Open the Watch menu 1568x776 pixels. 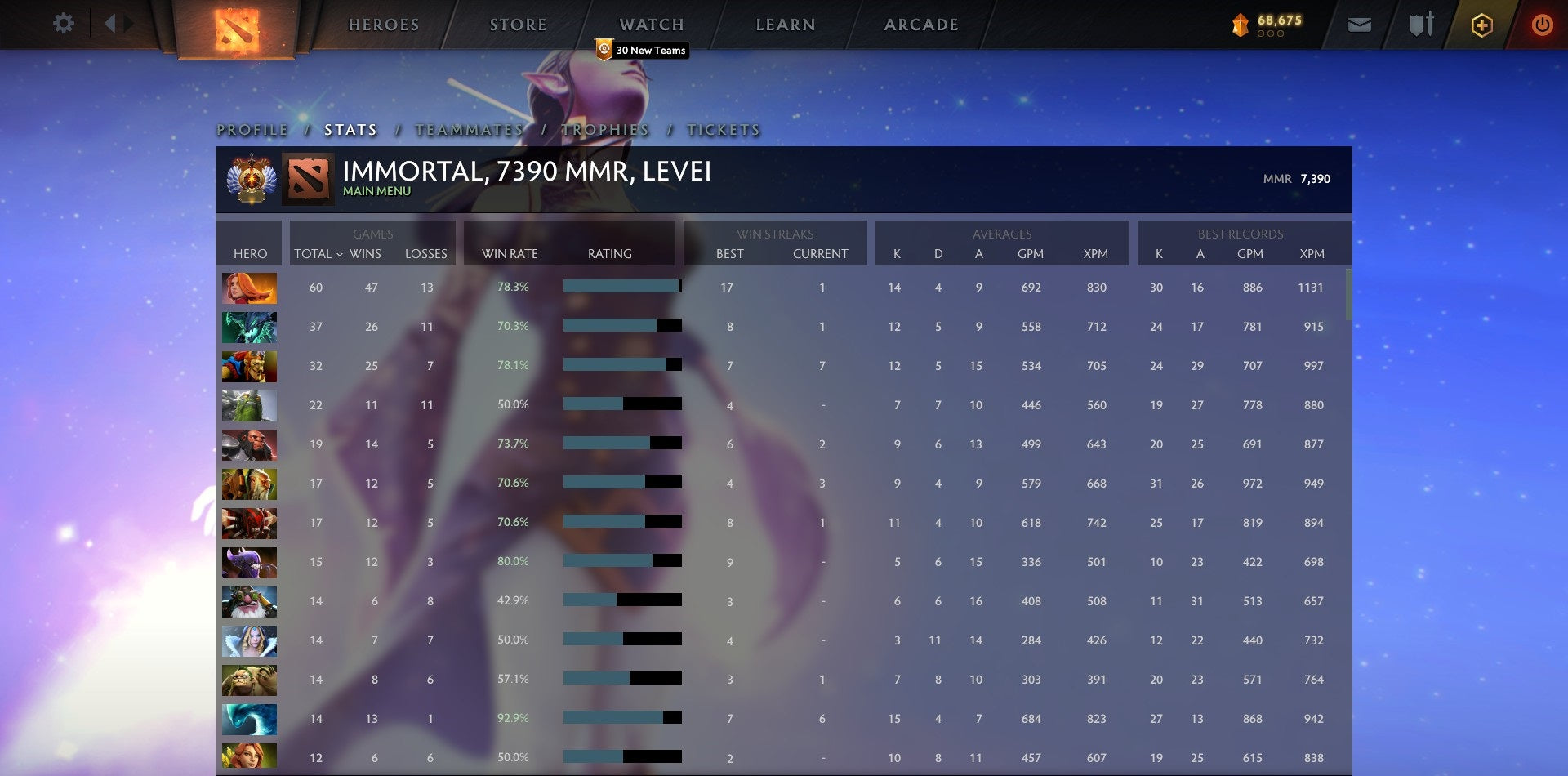pyautogui.click(x=651, y=24)
